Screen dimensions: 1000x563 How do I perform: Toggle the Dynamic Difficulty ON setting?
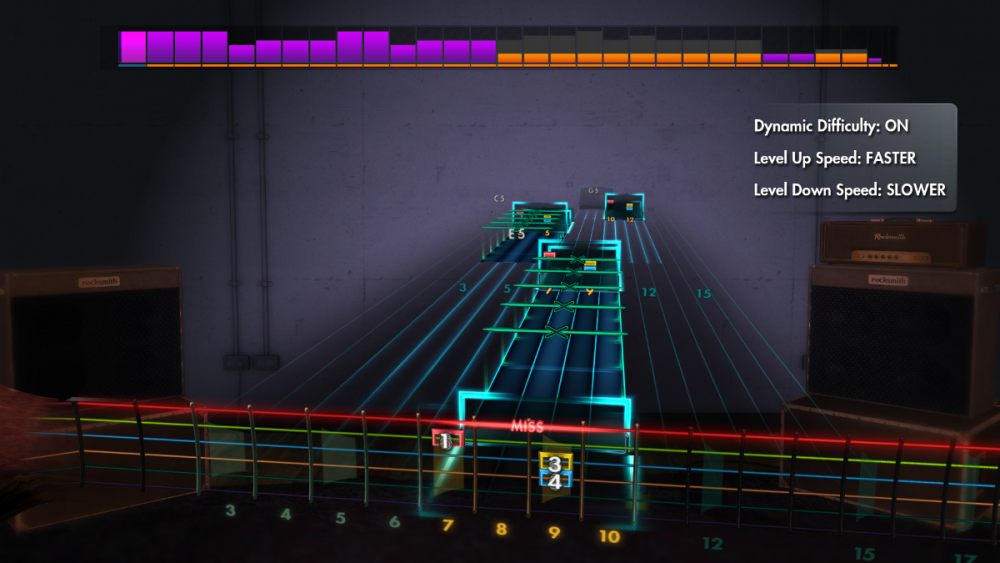(x=831, y=127)
